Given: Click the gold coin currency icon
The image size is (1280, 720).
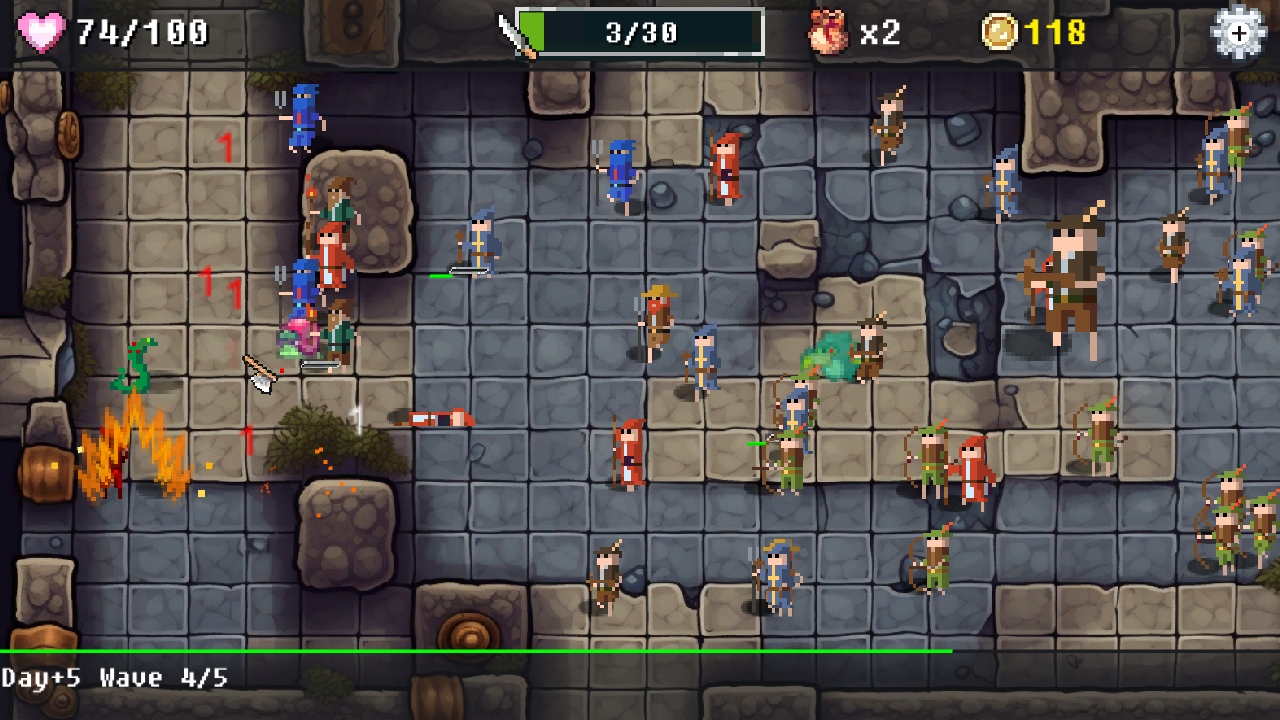Looking at the screenshot, I should click(x=1000, y=31).
